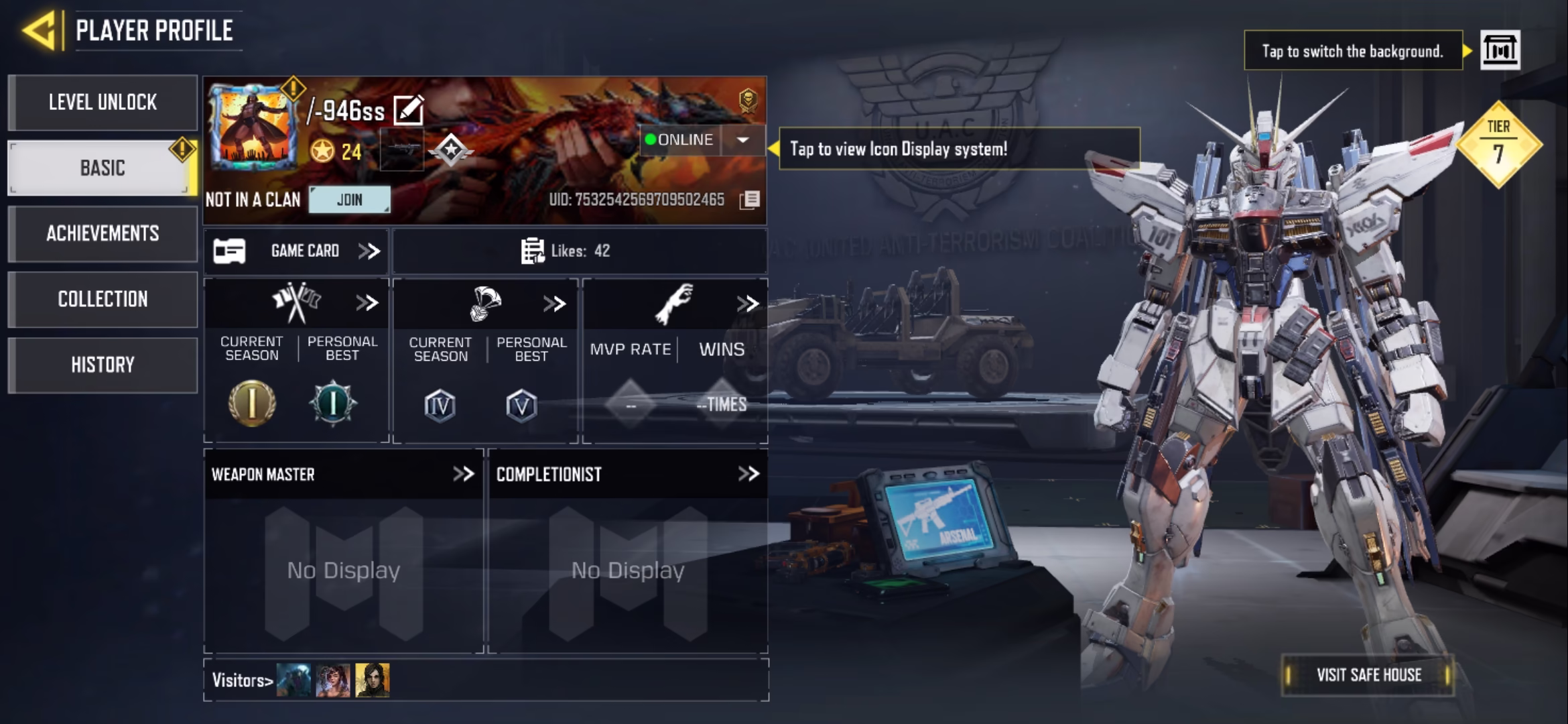
Task: Expand the MVP Rate and Wins stats
Action: point(747,304)
